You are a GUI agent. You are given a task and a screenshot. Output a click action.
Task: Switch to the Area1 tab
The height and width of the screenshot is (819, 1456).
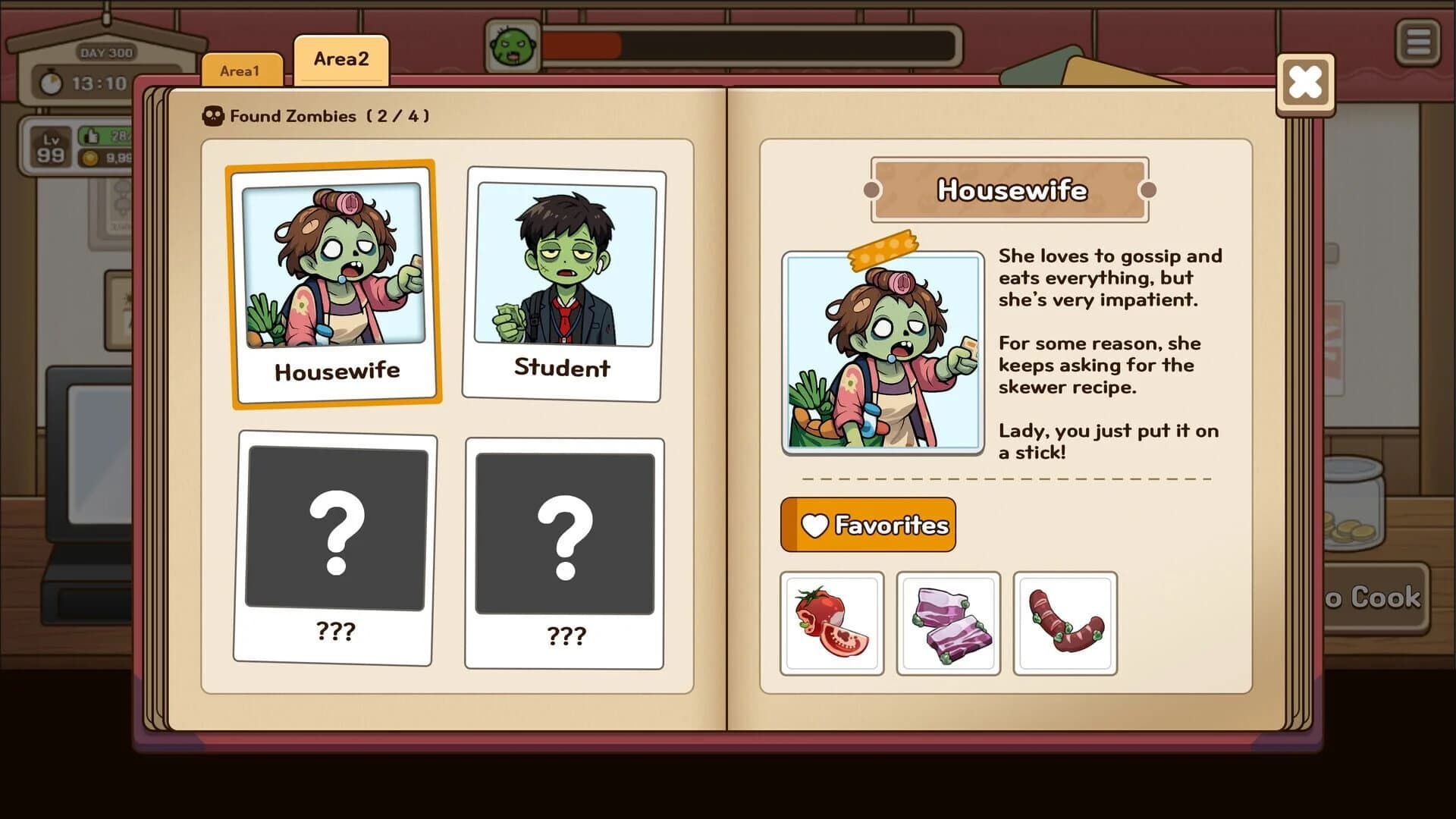click(240, 71)
